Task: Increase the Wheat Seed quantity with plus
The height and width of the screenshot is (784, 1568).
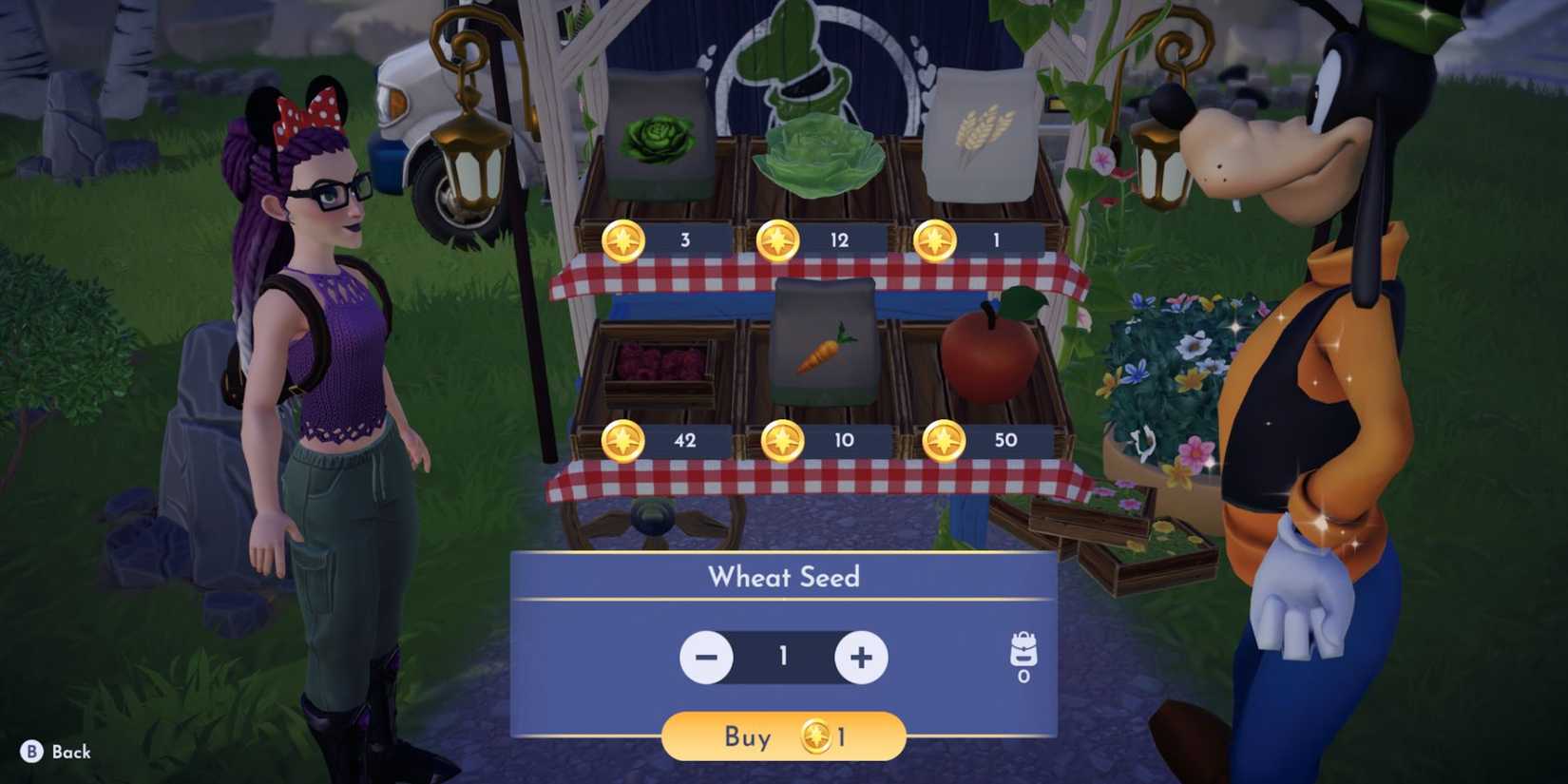Action: 860,657
